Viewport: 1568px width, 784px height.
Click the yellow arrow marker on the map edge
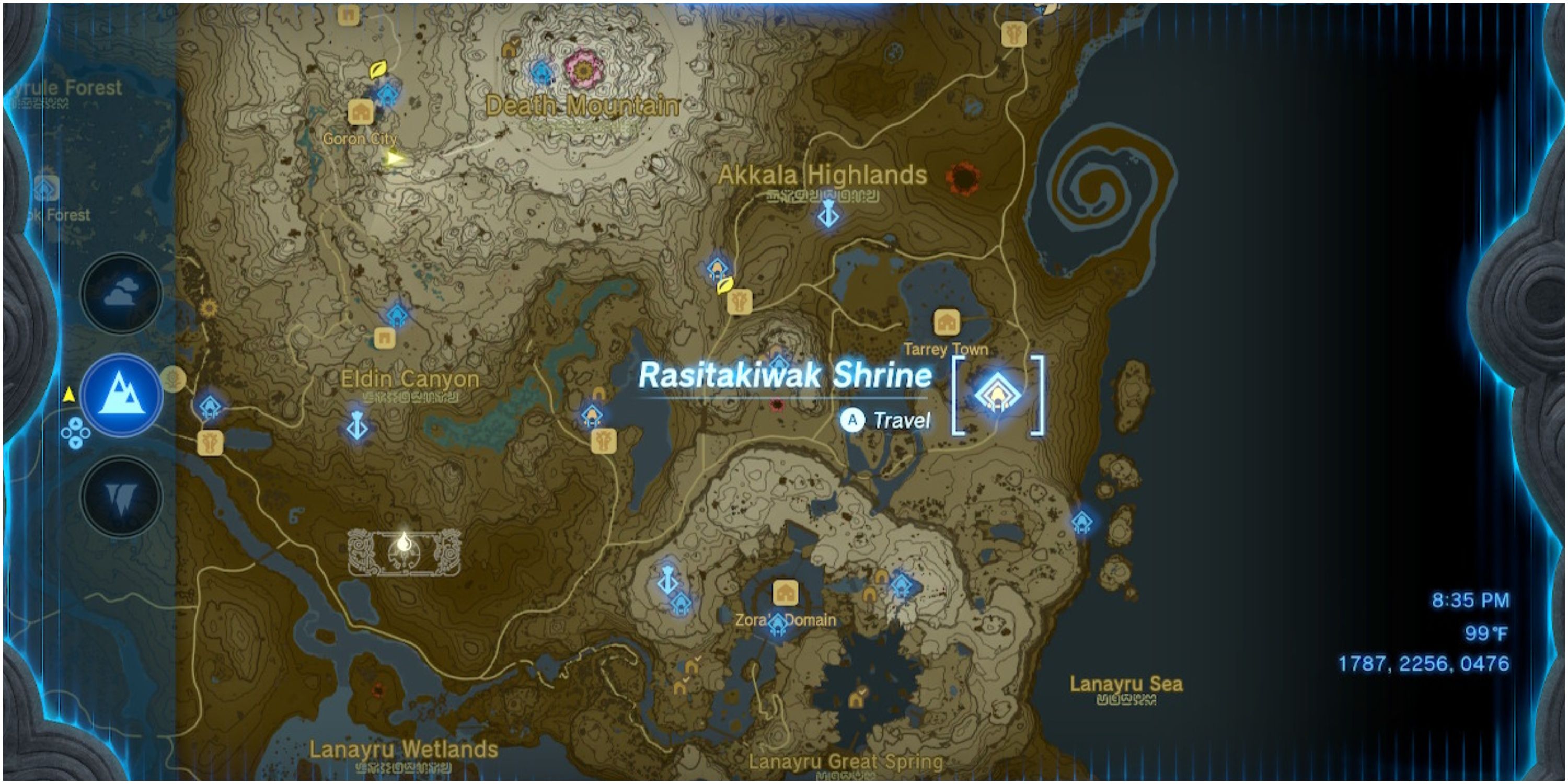pos(70,395)
